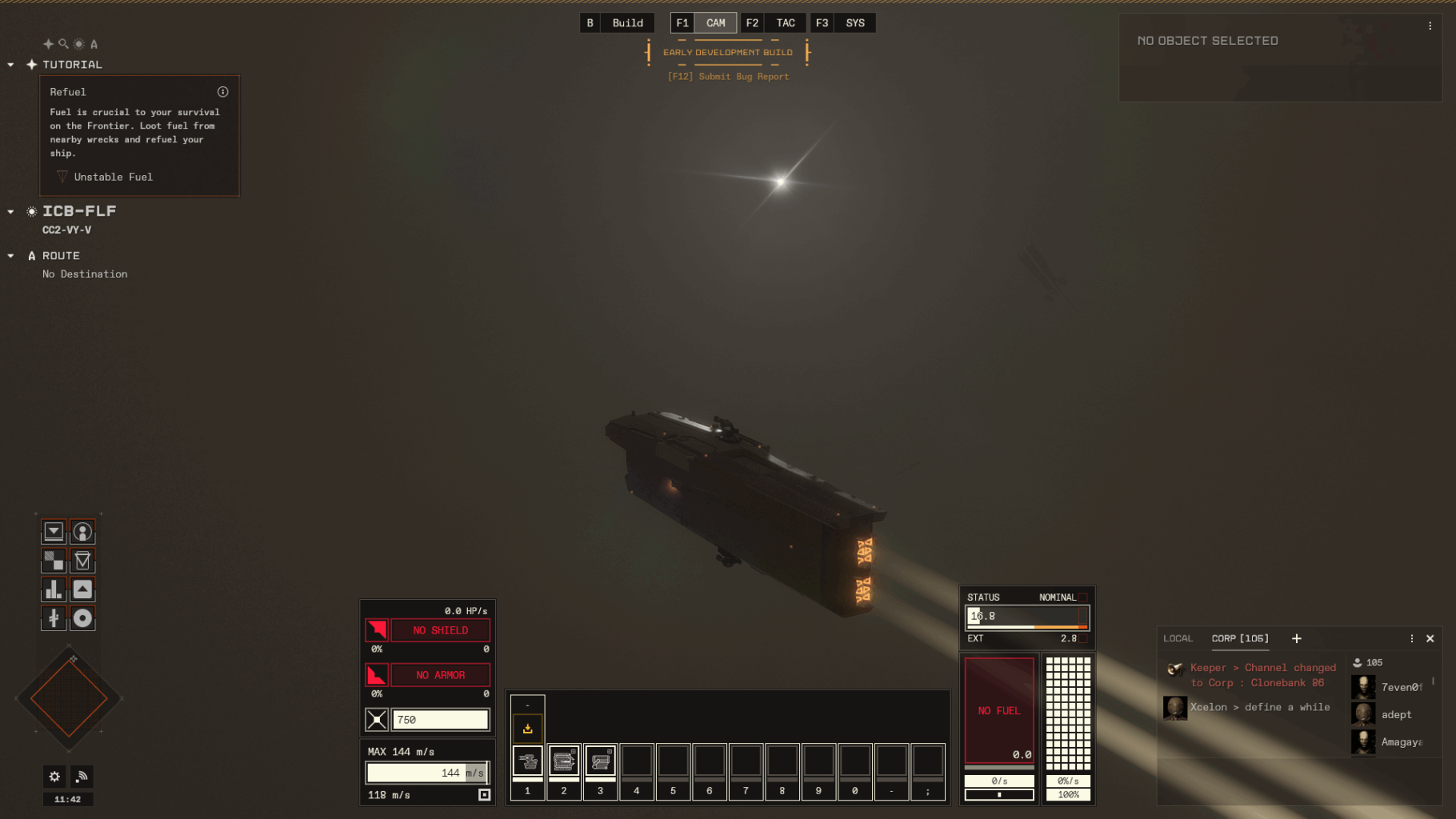Select the Local chat tab
This screenshot has height=819, width=1456.
1178,638
